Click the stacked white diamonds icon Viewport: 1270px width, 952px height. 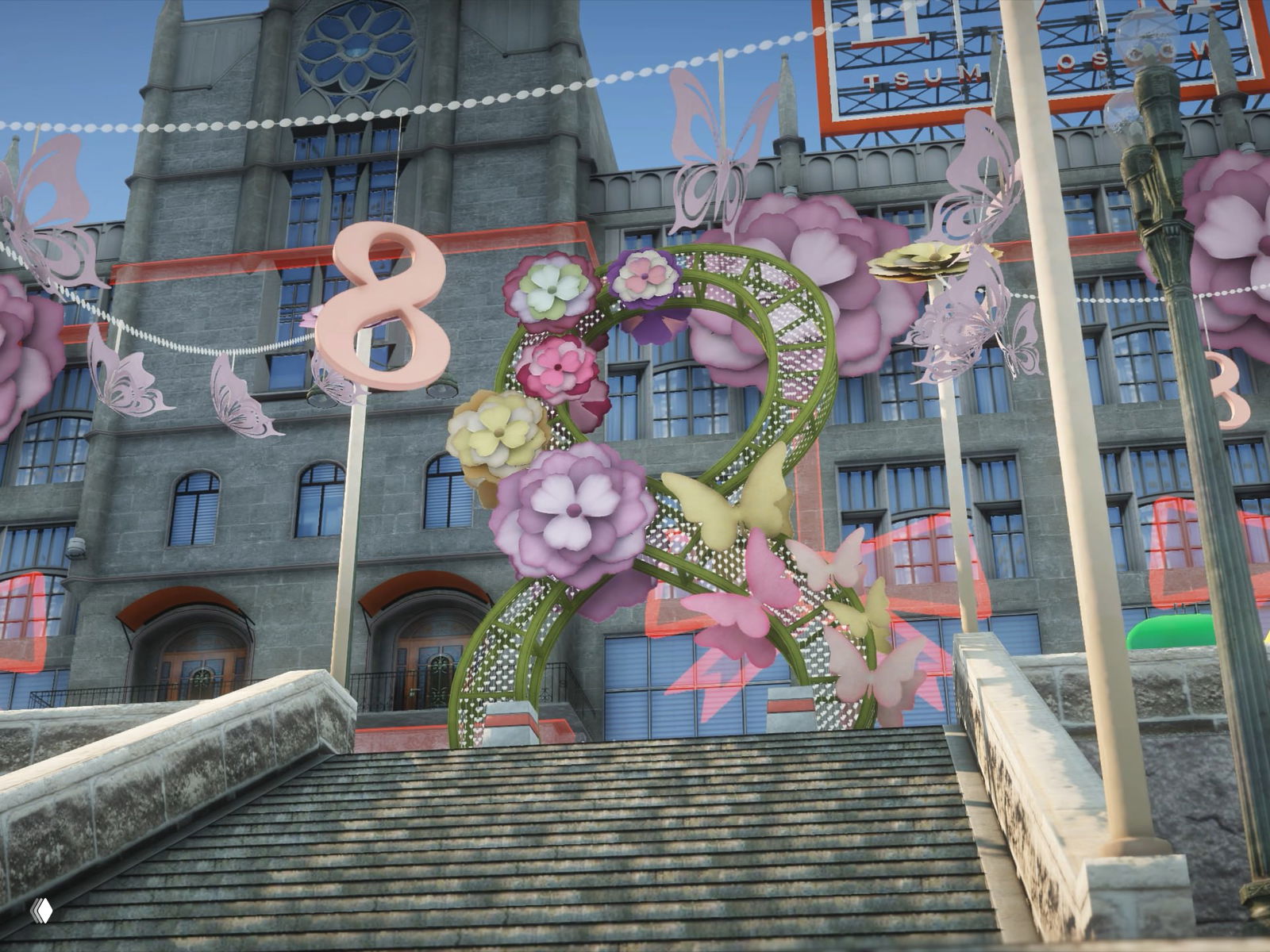pos(41,910)
